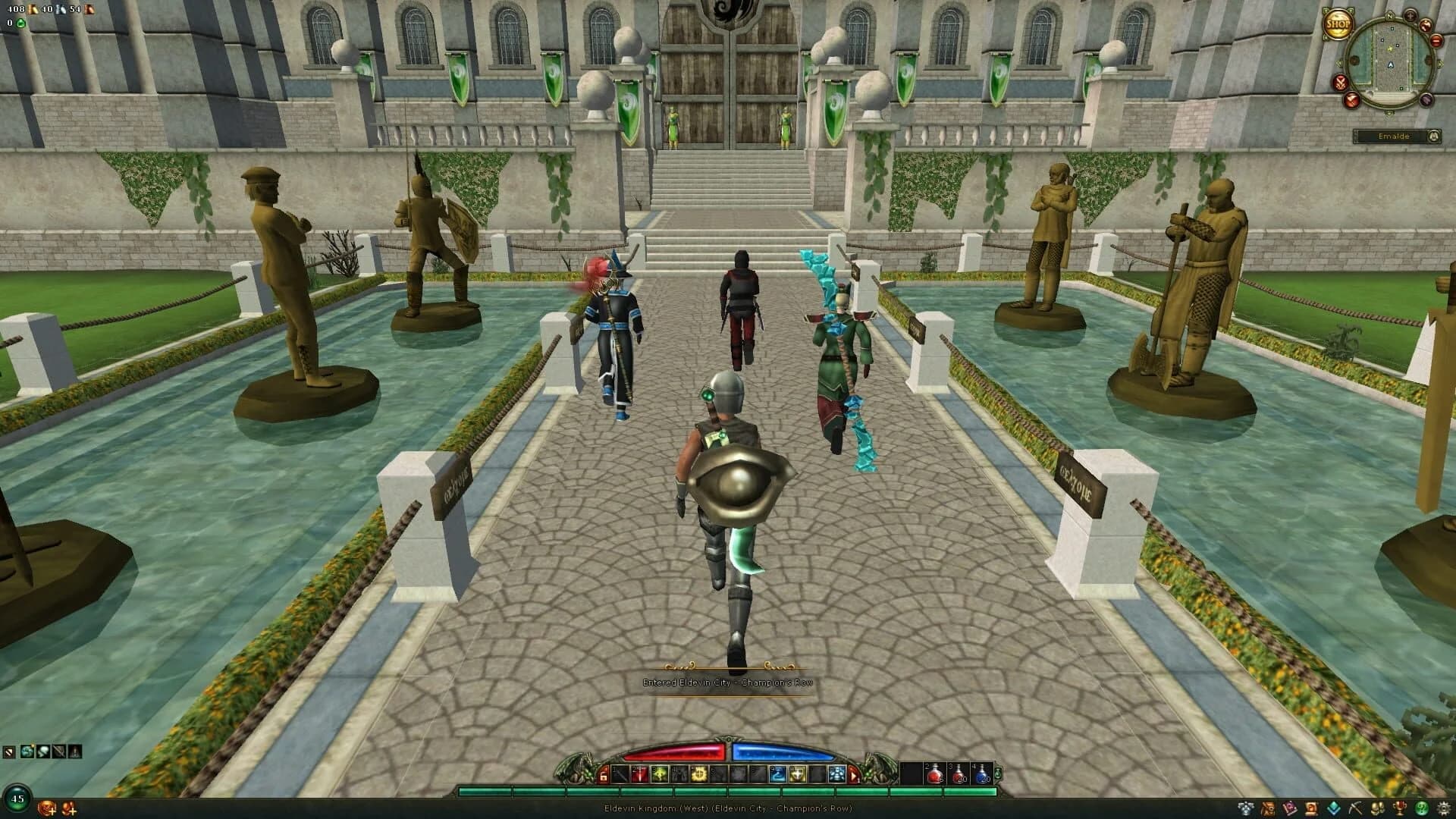Select the character level 45 badge
This screenshot has height=819, width=1456.
coord(17,799)
